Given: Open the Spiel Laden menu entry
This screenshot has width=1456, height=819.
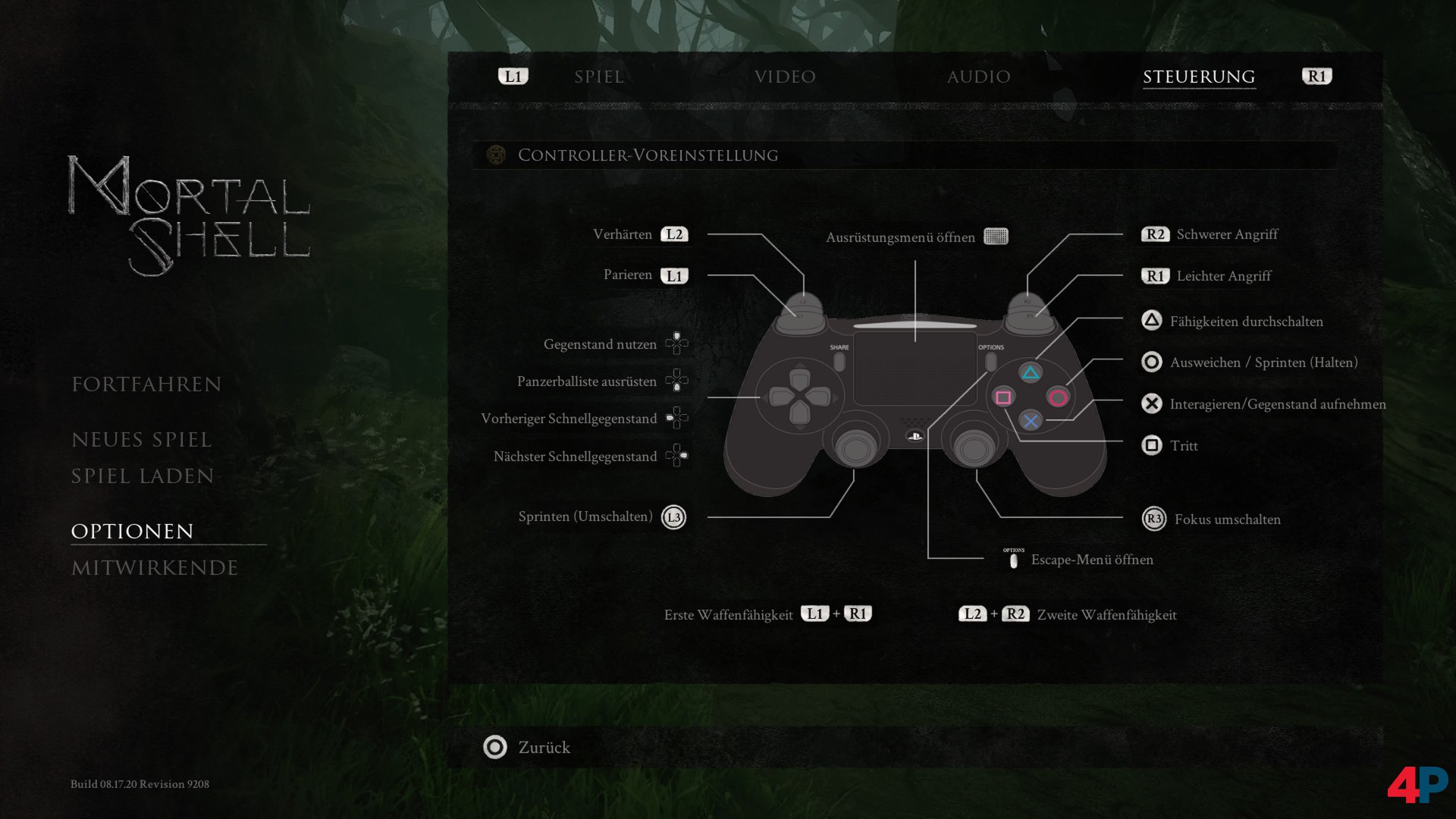Looking at the screenshot, I should [x=143, y=476].
